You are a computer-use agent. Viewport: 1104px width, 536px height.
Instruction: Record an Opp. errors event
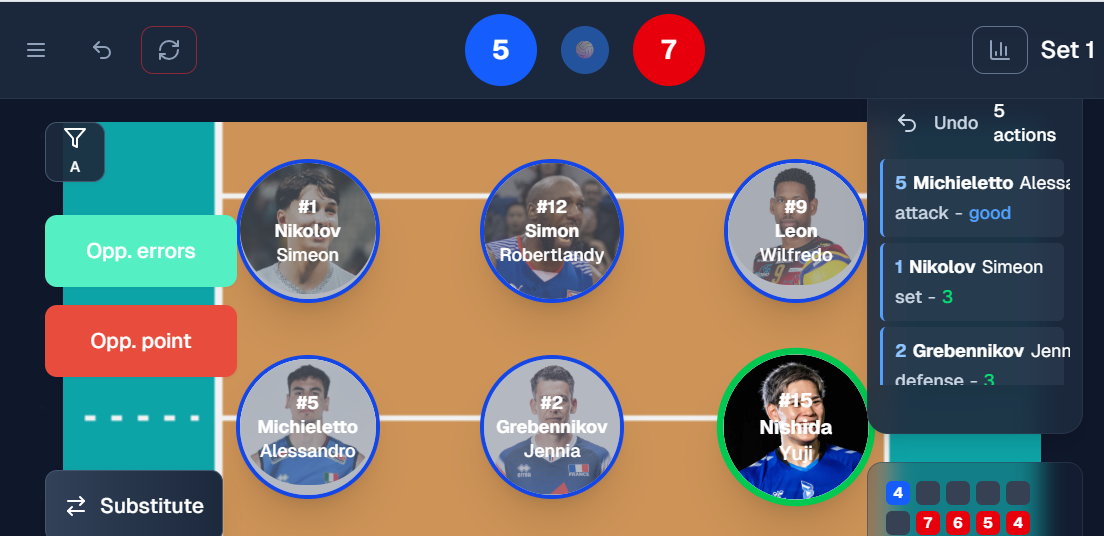(141, 251)
